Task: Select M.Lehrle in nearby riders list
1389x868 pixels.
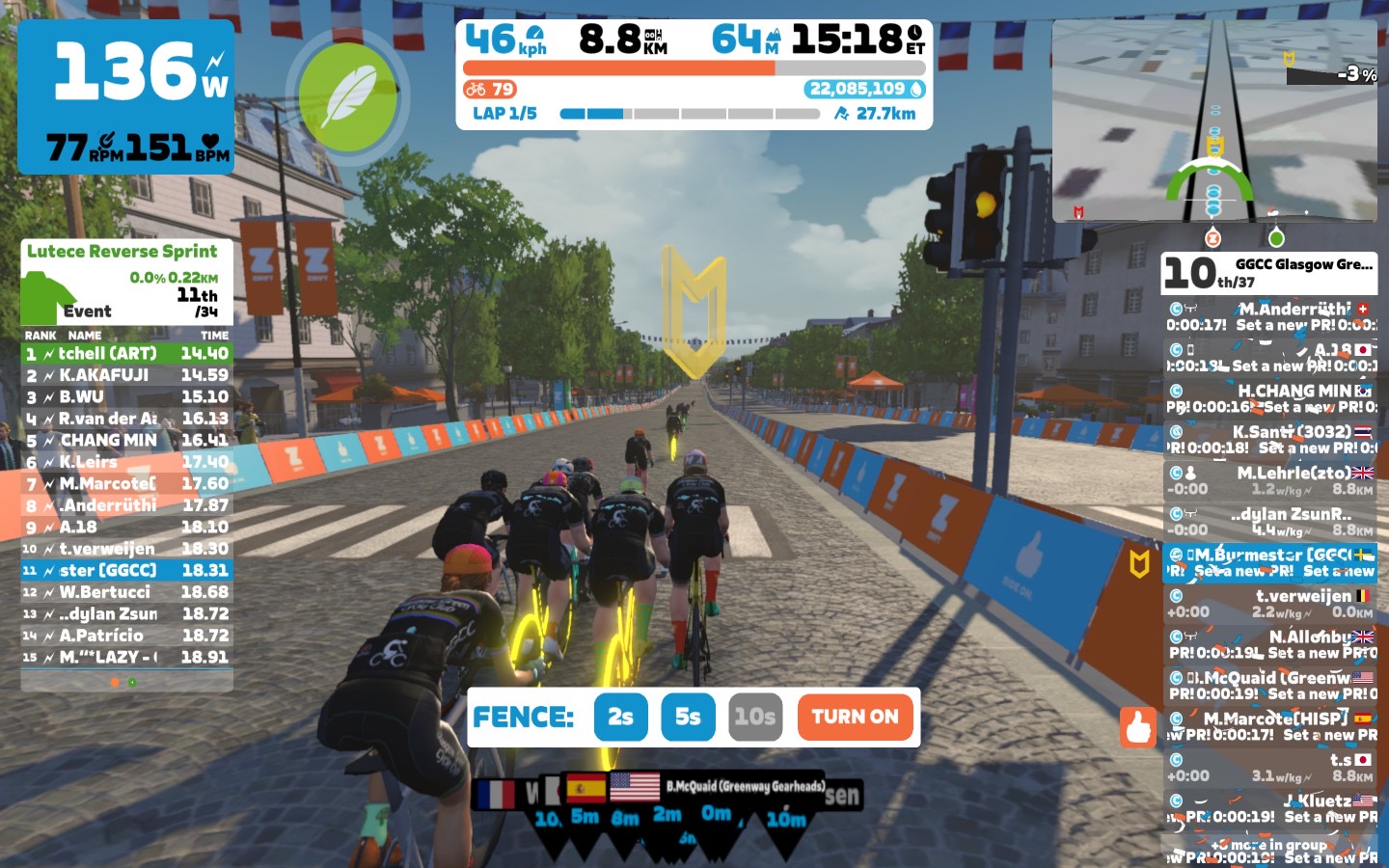Action: click(1270, 480)
